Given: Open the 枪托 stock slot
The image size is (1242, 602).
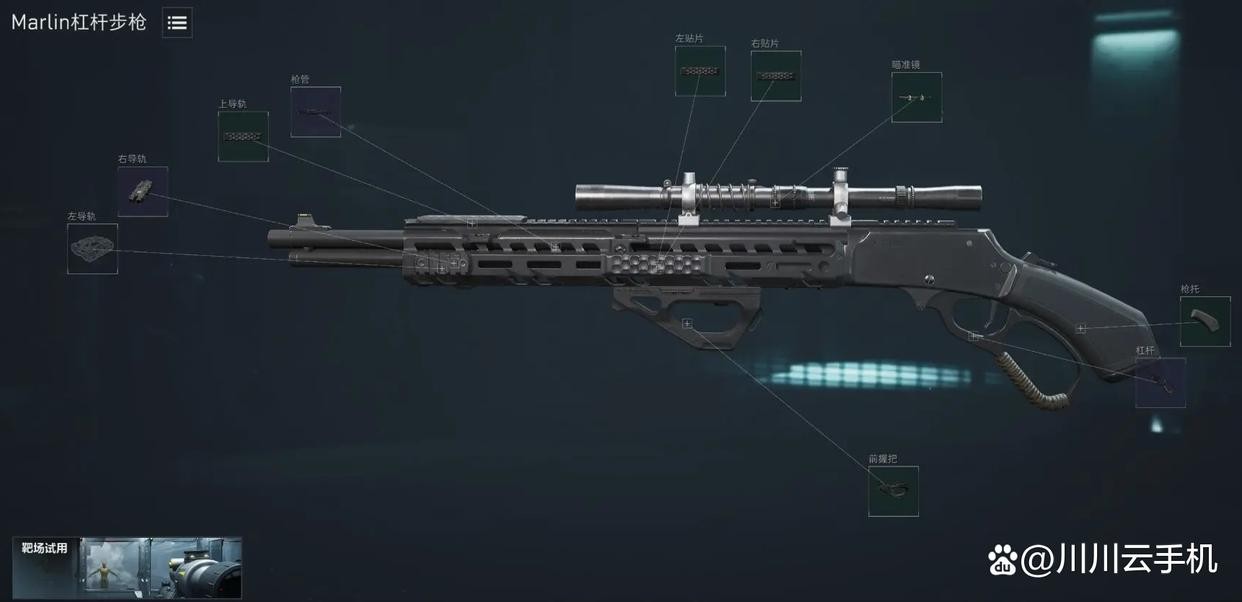Looking at the screenshot, I should point(1205,321).
